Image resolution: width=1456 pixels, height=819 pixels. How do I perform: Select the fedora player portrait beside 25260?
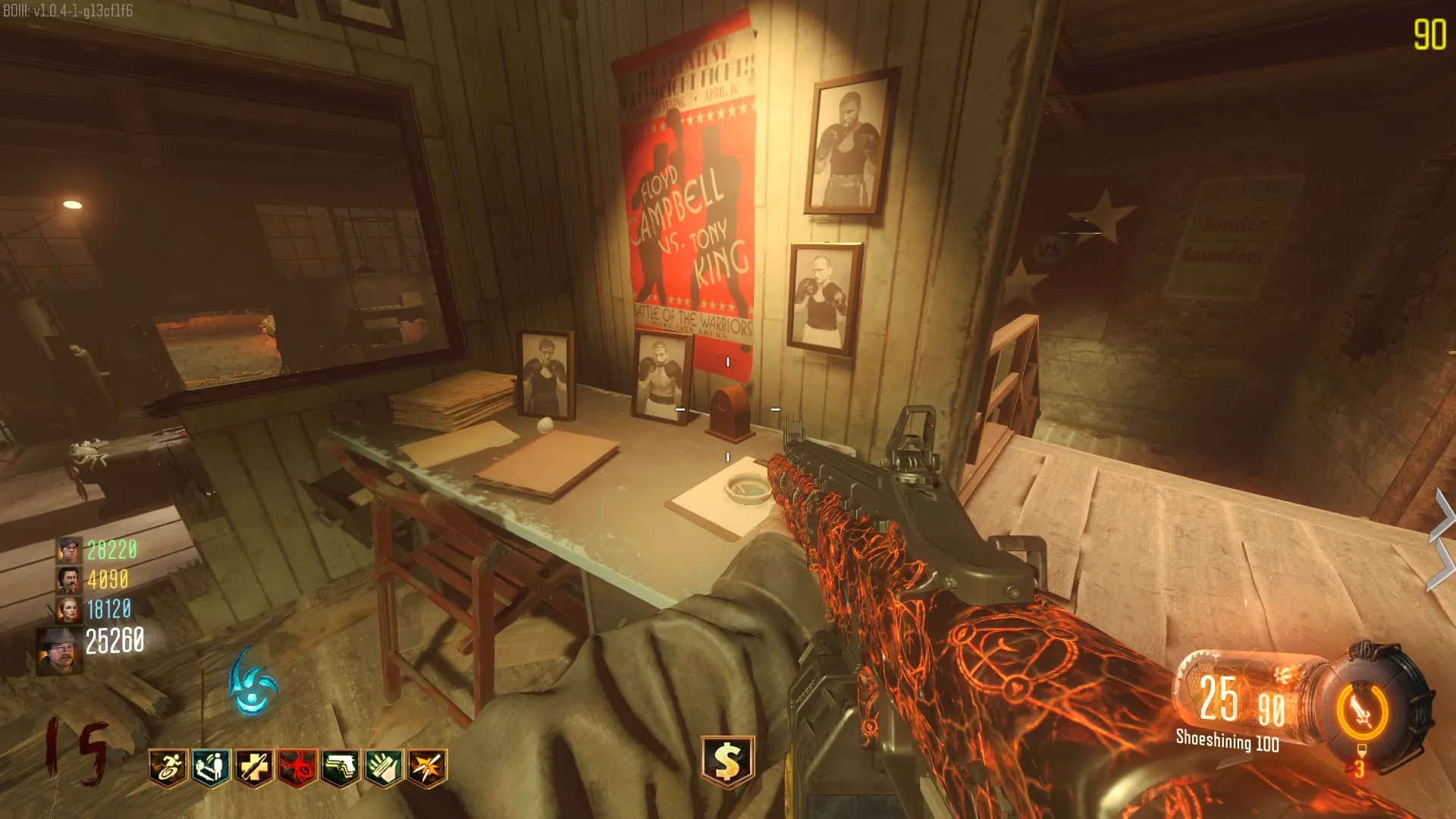tap(60, 650)
